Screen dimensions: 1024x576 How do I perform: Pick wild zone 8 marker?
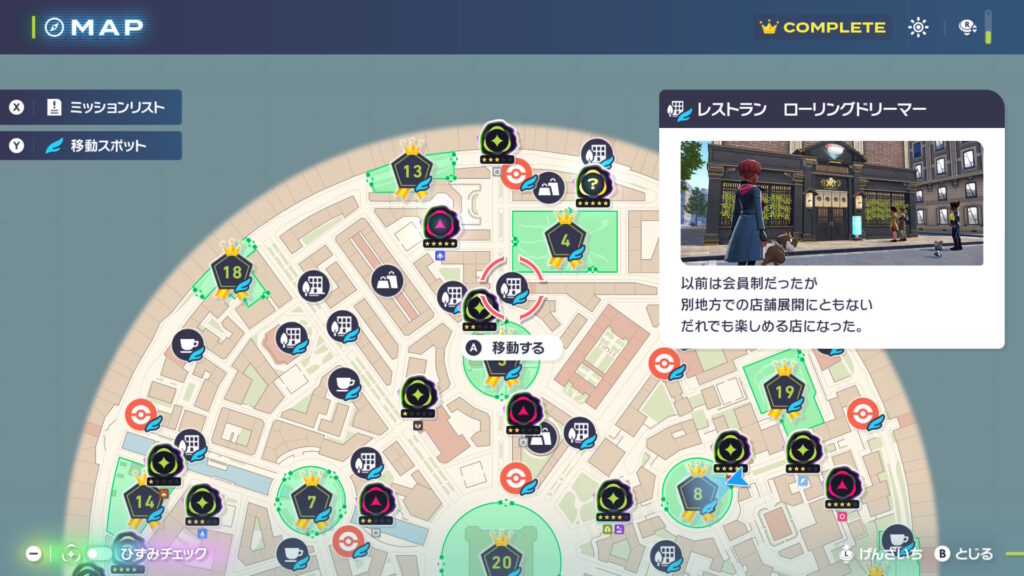[x=697, y=493]
